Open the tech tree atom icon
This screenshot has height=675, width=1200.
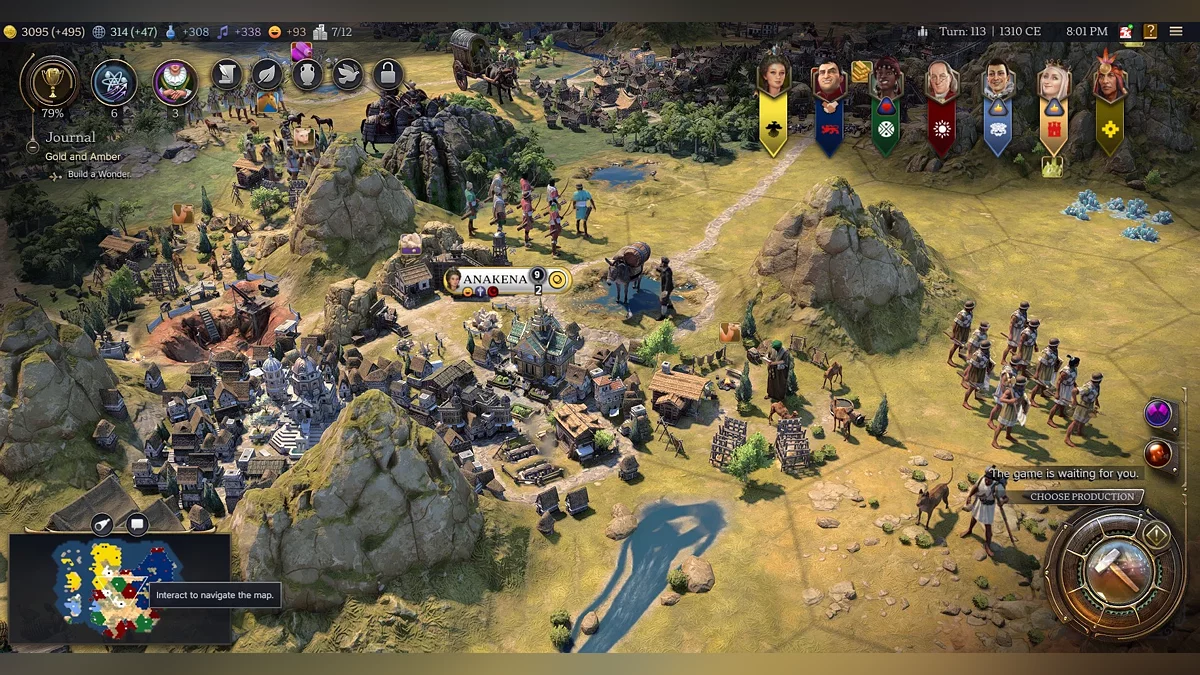[x=114, y=82]
